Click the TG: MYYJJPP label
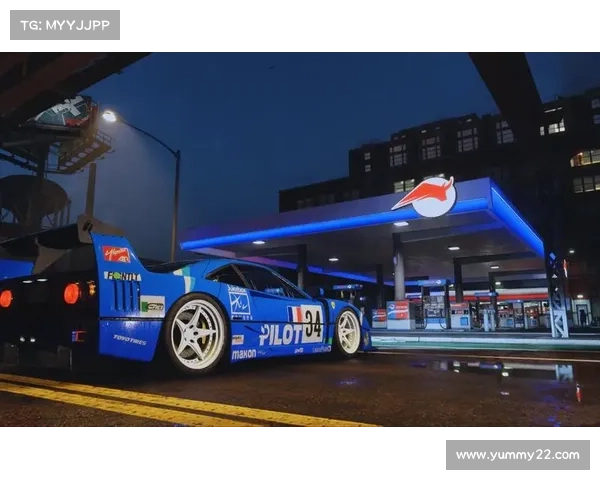The height and width of the screenshot is (480, 600). 64,24
